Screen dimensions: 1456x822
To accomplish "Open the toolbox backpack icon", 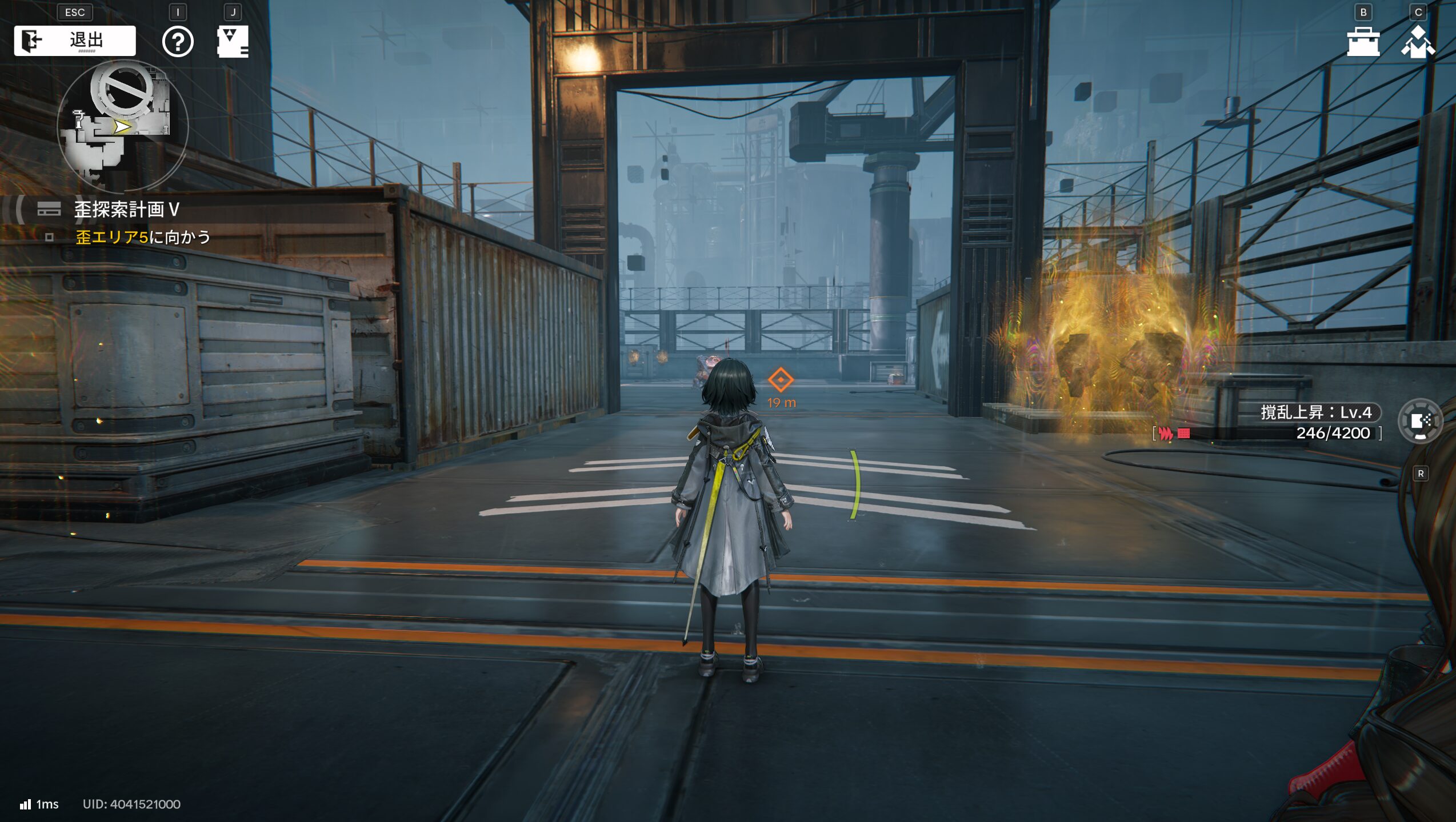I will pyautogui.click(x=1363, y=42).
